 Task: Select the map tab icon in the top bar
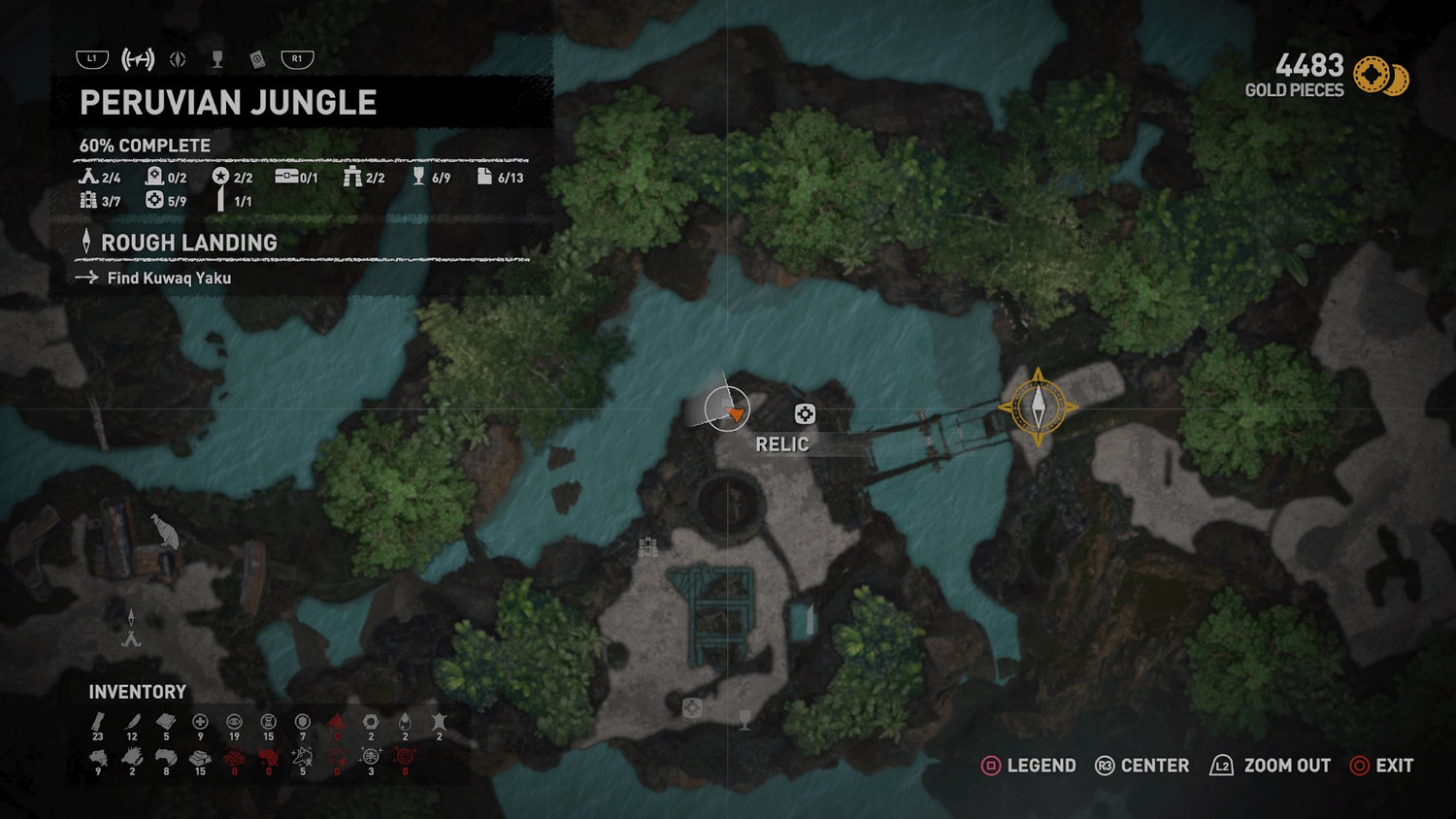click(x=138, y=59)
